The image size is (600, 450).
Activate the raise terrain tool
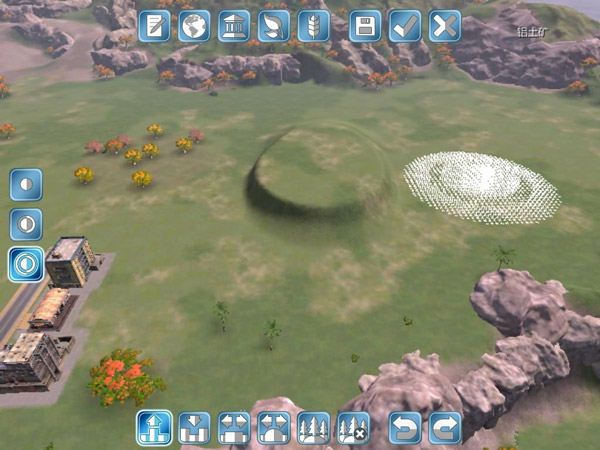tap(154, 428)
